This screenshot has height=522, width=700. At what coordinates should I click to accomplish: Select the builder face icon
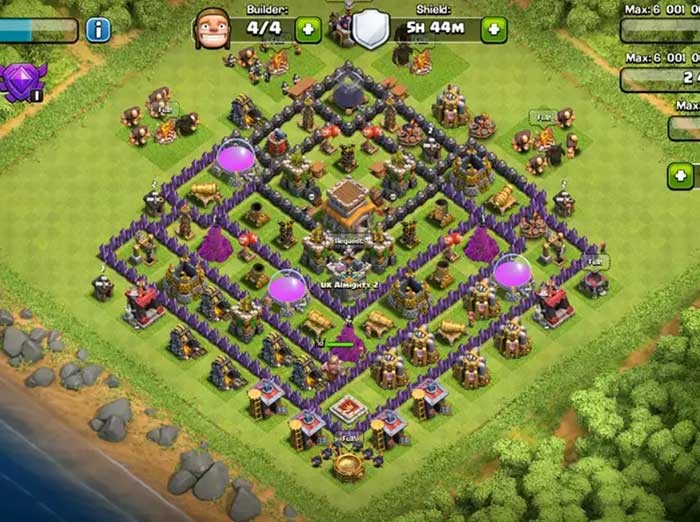[211, 28]
